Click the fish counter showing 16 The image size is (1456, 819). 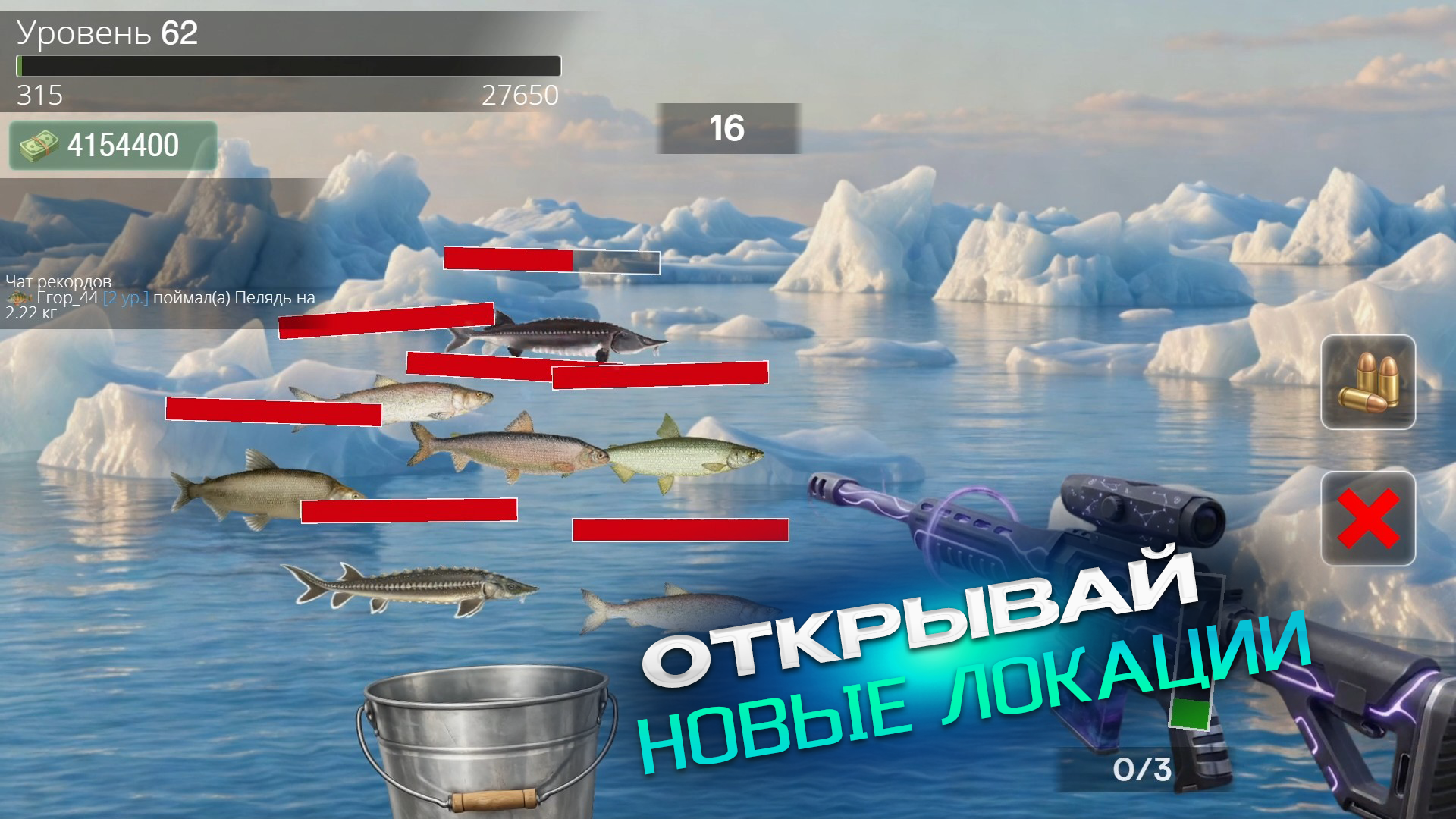726,127
